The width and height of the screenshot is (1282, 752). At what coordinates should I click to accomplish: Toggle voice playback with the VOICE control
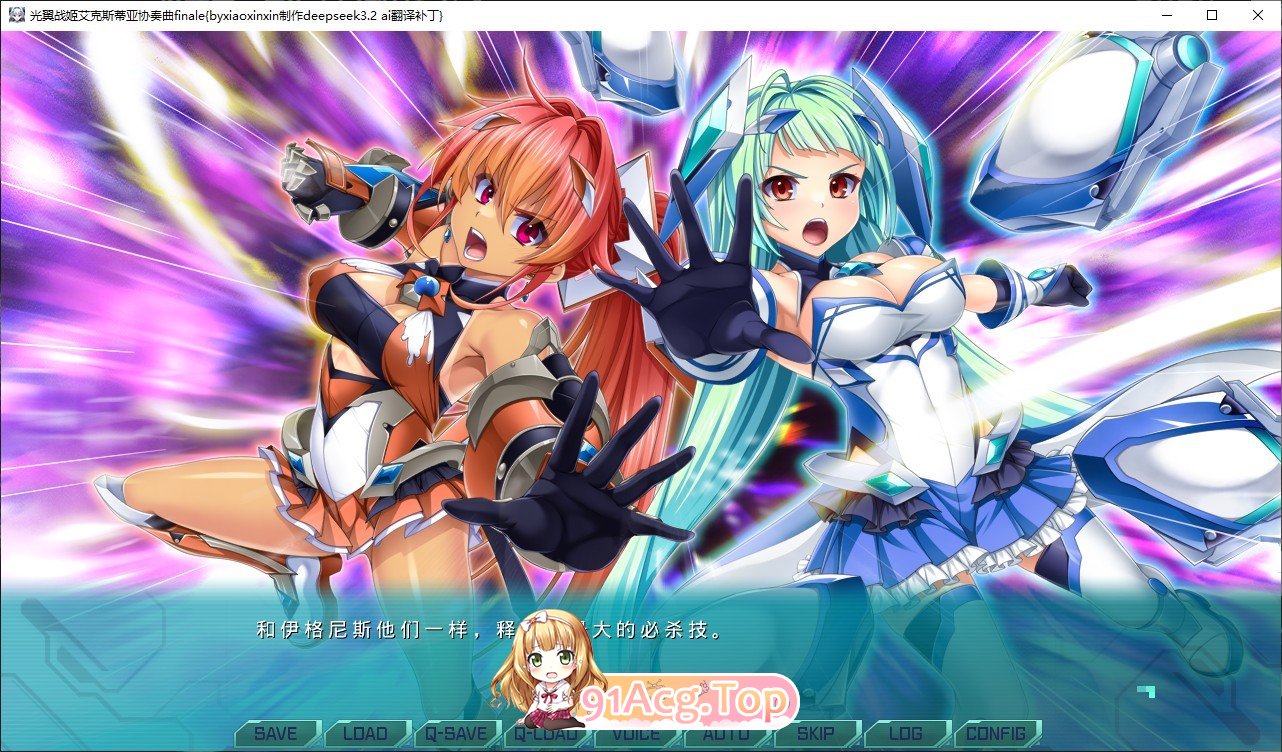point(637,733)
